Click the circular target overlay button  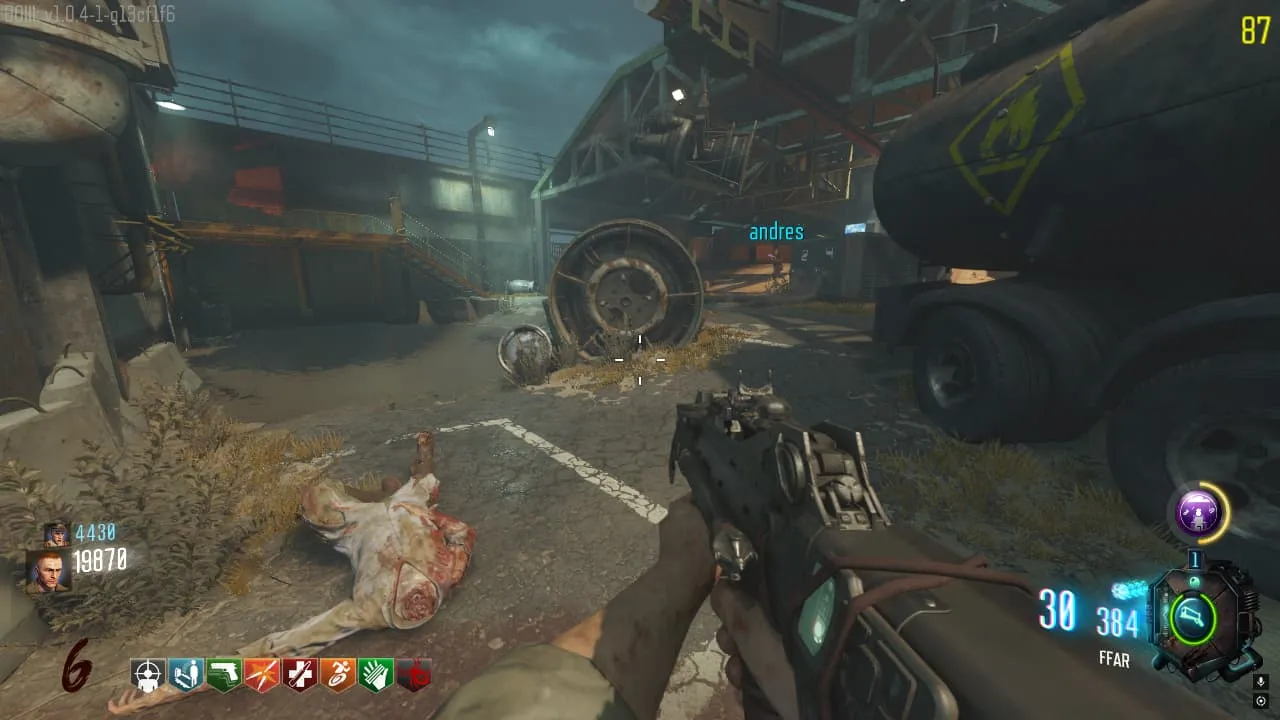click(x=1260, y=701)
